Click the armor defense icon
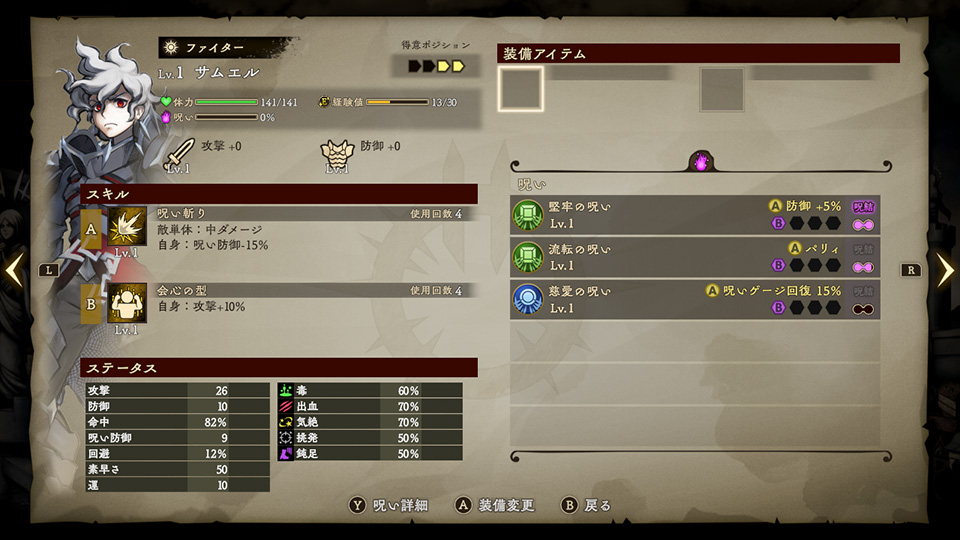Image resolution: width=960 pixels, height=540 pixels. pyautogui.click(x=338, y=153)
